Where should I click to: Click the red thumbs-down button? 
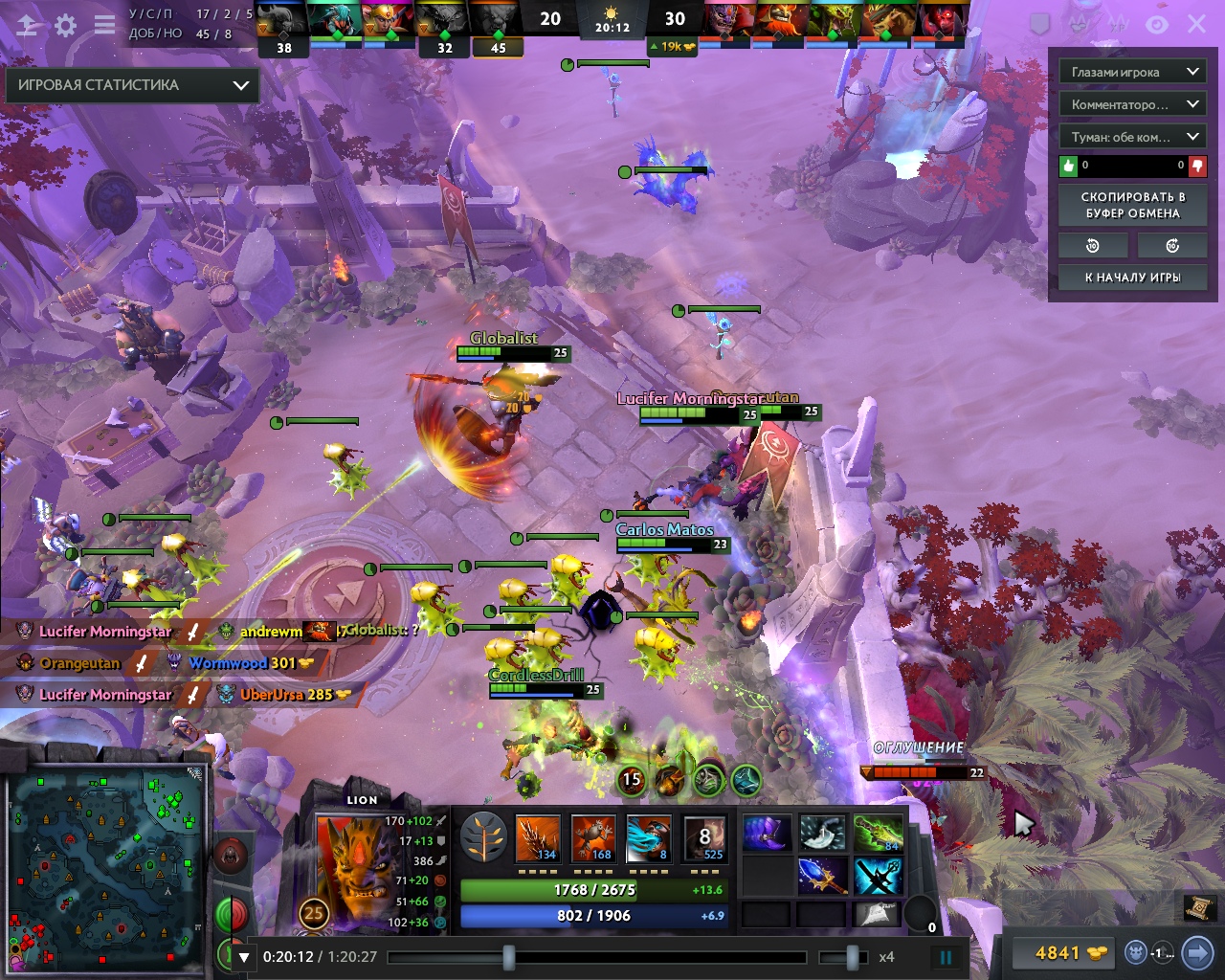[1197, 166]
